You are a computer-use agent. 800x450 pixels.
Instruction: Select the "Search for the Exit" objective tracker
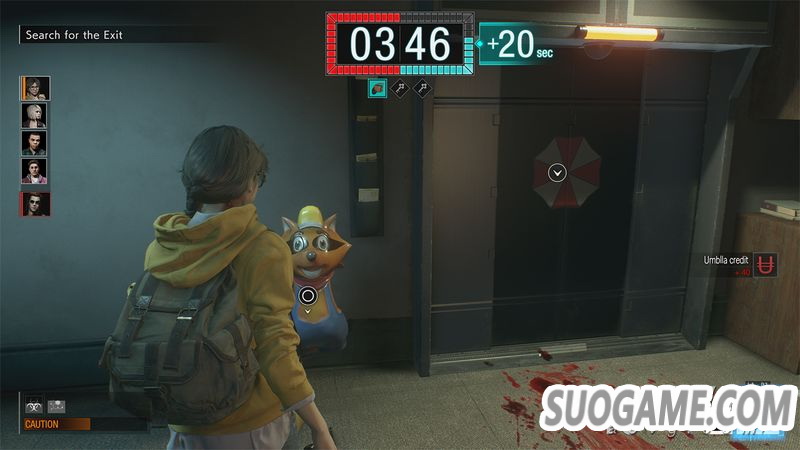[74, 35]
